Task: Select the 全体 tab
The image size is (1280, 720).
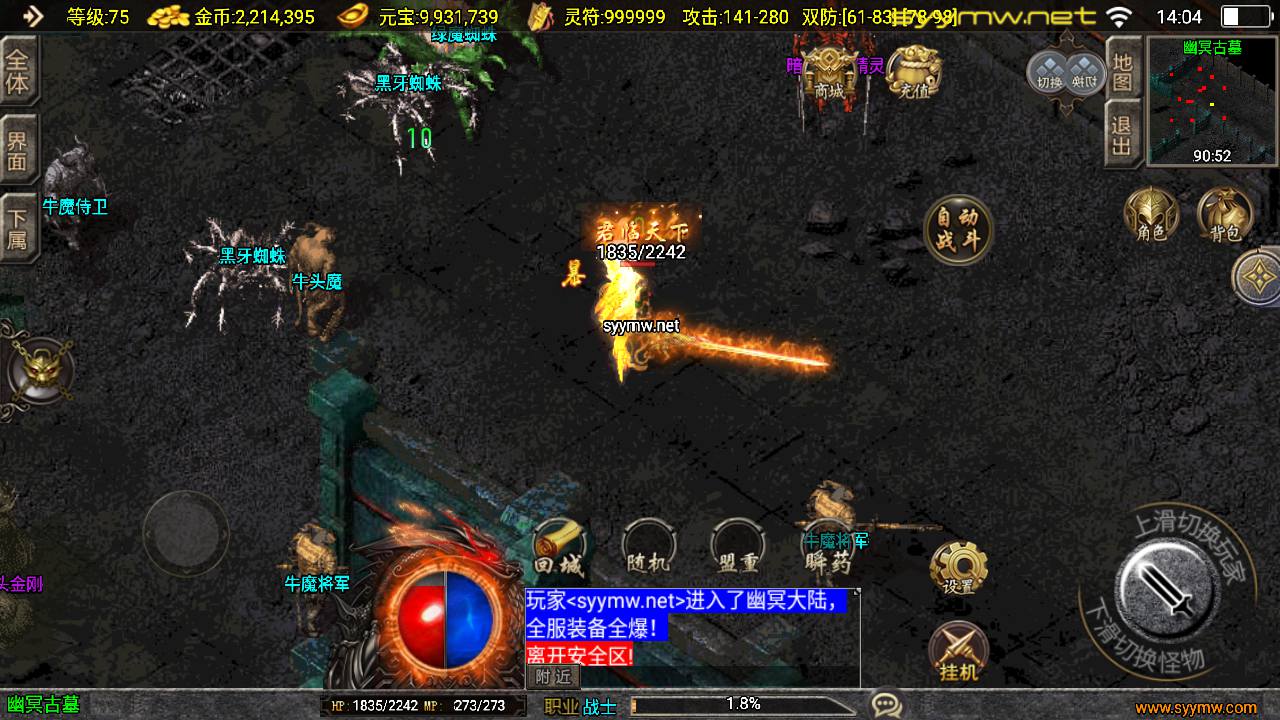Action: click(x=18, y=71)
